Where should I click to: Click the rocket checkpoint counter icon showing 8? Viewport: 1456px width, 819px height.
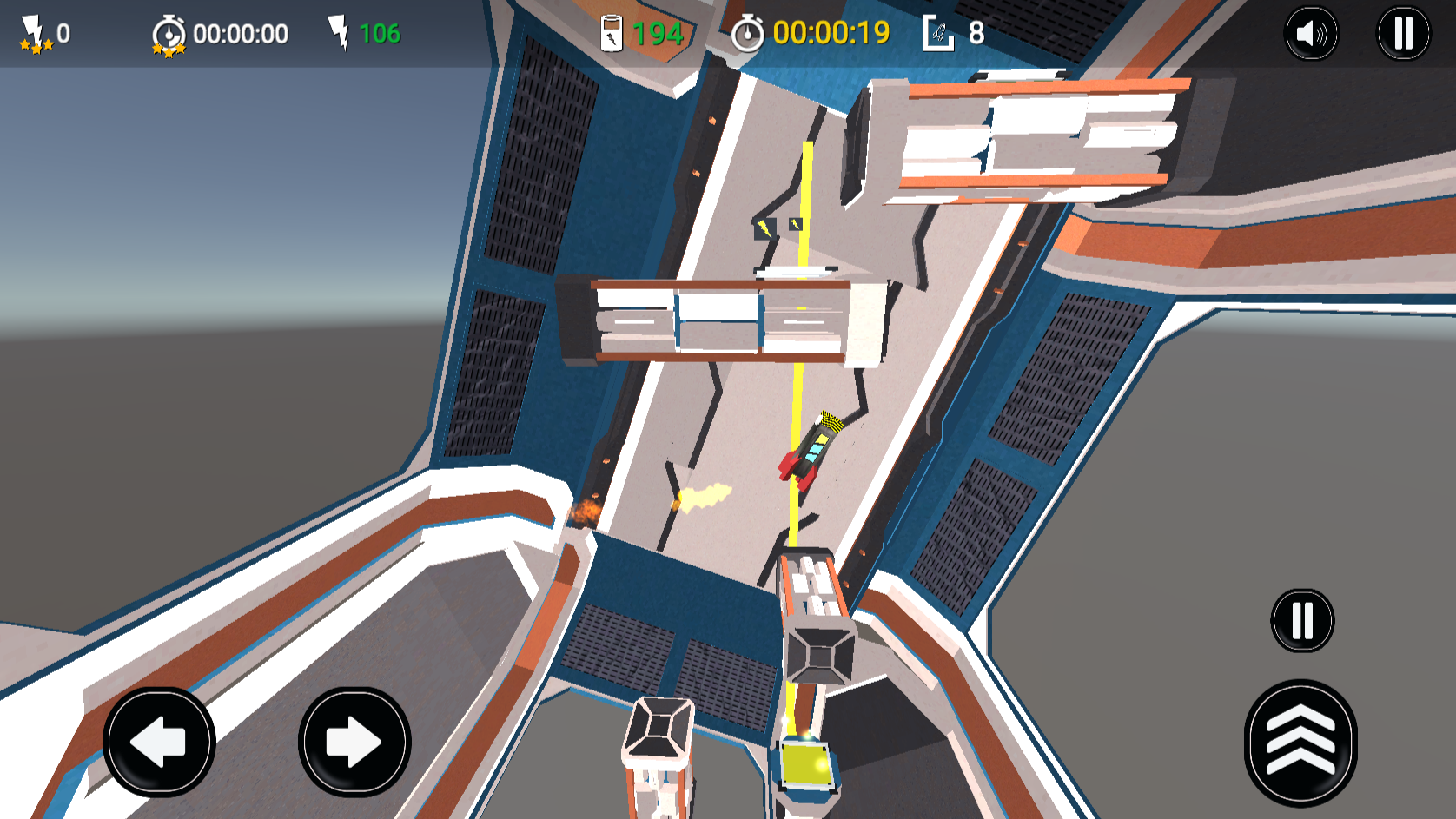938,30
